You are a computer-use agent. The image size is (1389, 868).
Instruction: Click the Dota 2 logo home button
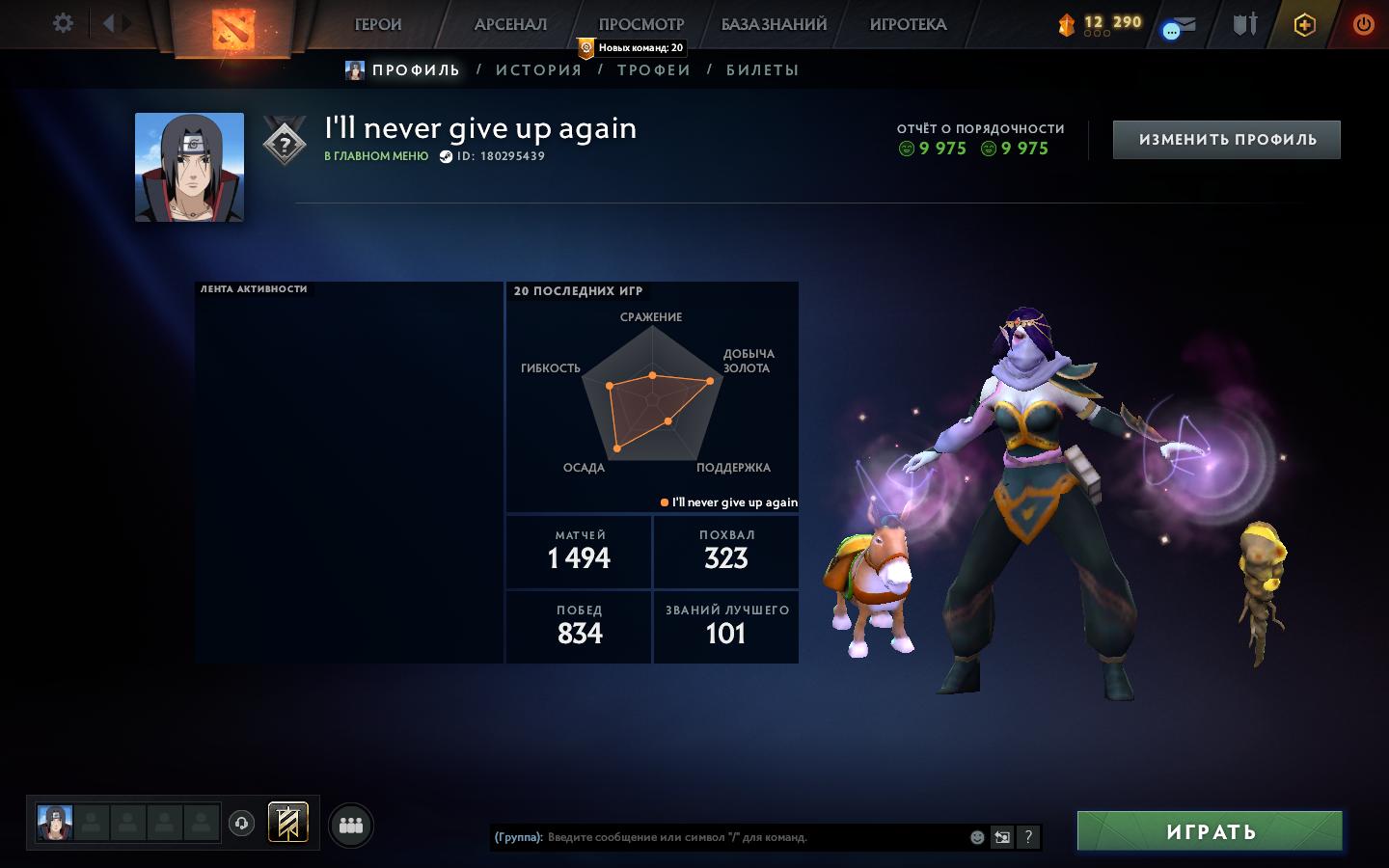(233, 26)
